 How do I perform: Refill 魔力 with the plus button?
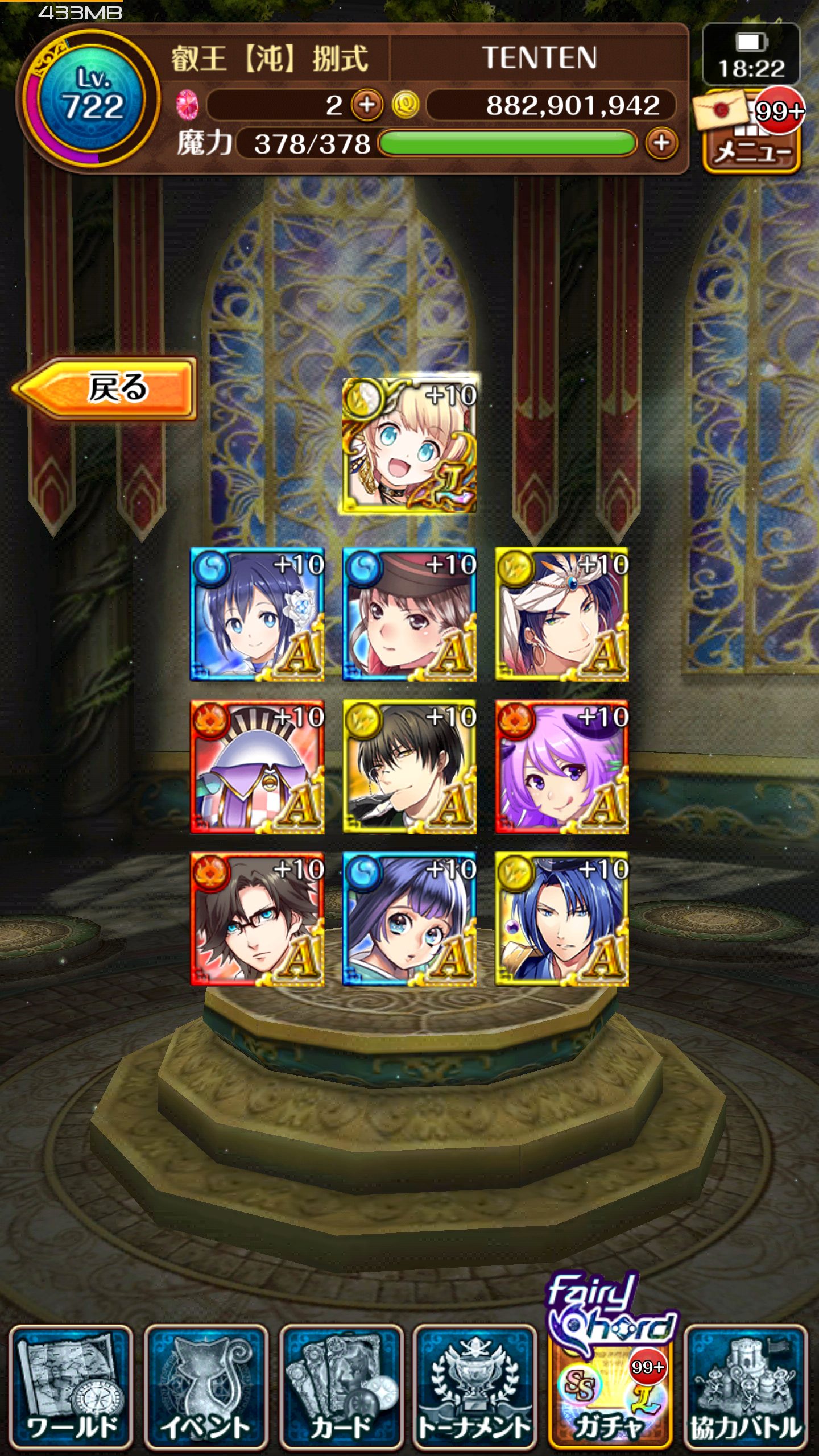point(661,143)
